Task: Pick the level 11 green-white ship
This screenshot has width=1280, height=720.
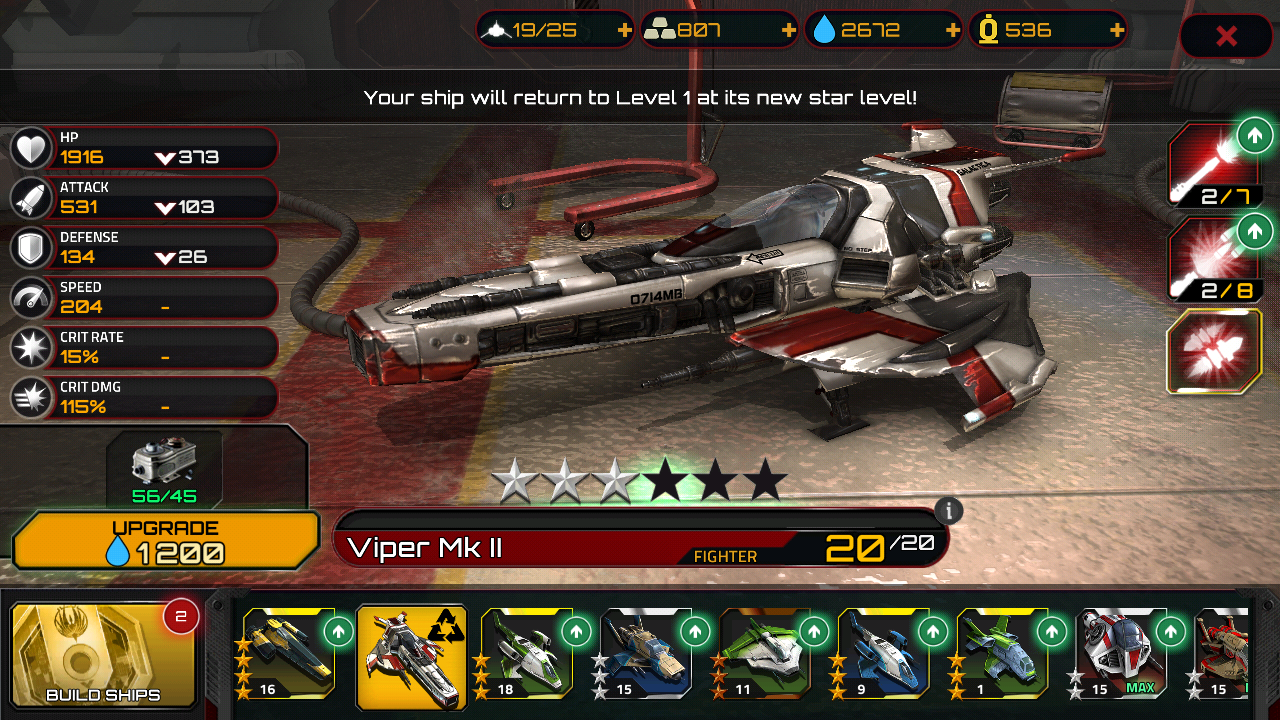Action: click(765, 652)
